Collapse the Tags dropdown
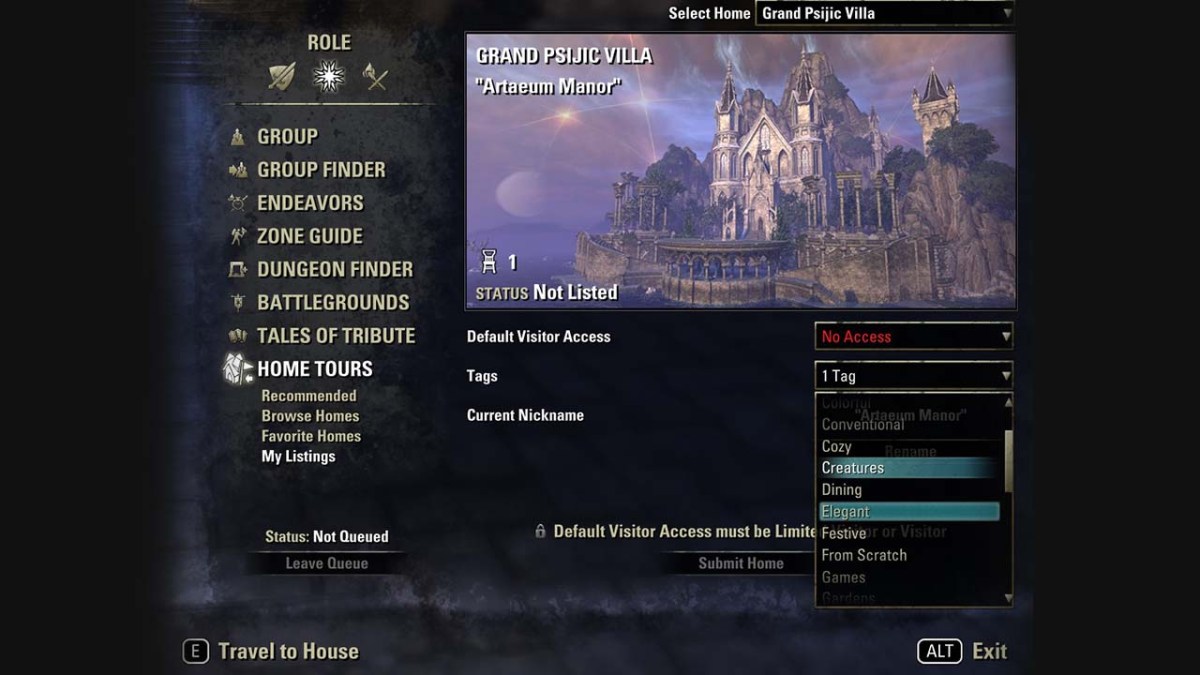Image resolution: width=1200 pixels, height=675 pixels. point(914,376)
